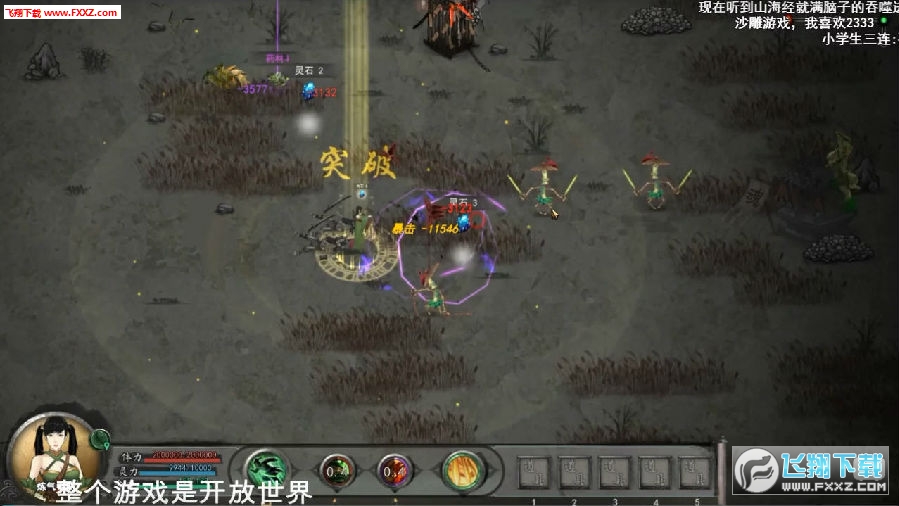This screenshot has height=506, width=899.
Task: Open the 飞翔下载 watermark logo link
Action: [811, 470]
